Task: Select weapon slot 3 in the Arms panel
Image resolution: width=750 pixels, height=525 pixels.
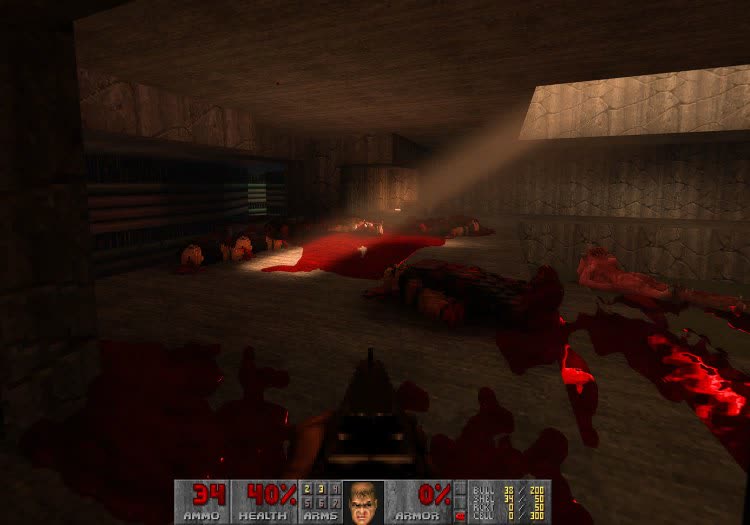Action: (x=320, y=489)
